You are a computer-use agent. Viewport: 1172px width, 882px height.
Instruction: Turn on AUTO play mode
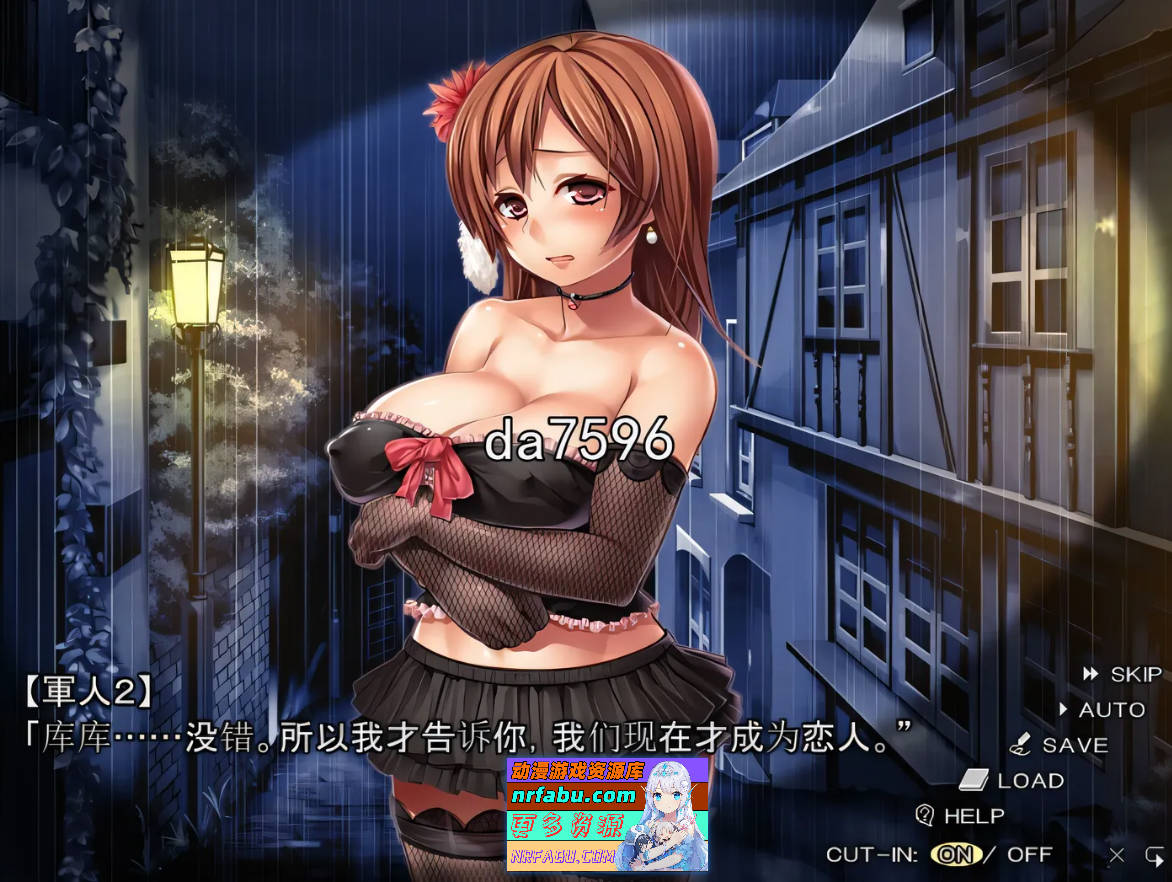point(1102,710)
